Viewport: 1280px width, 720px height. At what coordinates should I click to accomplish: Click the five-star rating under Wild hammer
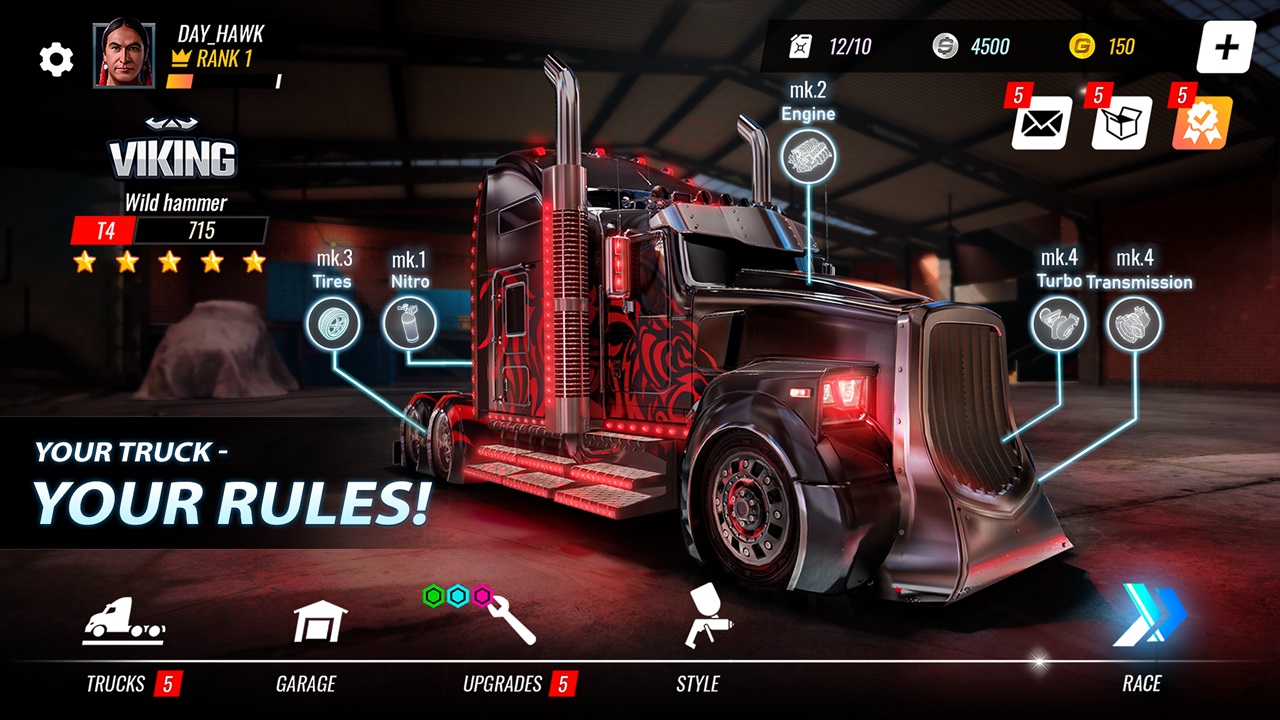tap(170, 263)
